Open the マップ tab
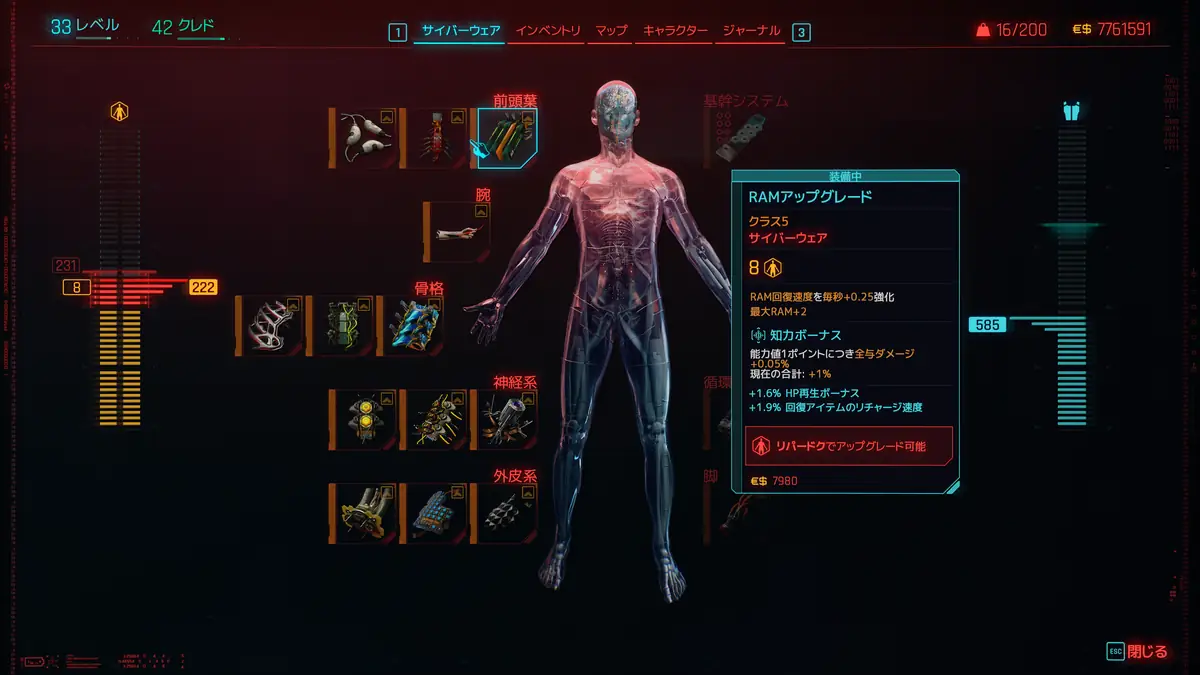The width and height of the screenshot is (1200, 675). [611, 31]
